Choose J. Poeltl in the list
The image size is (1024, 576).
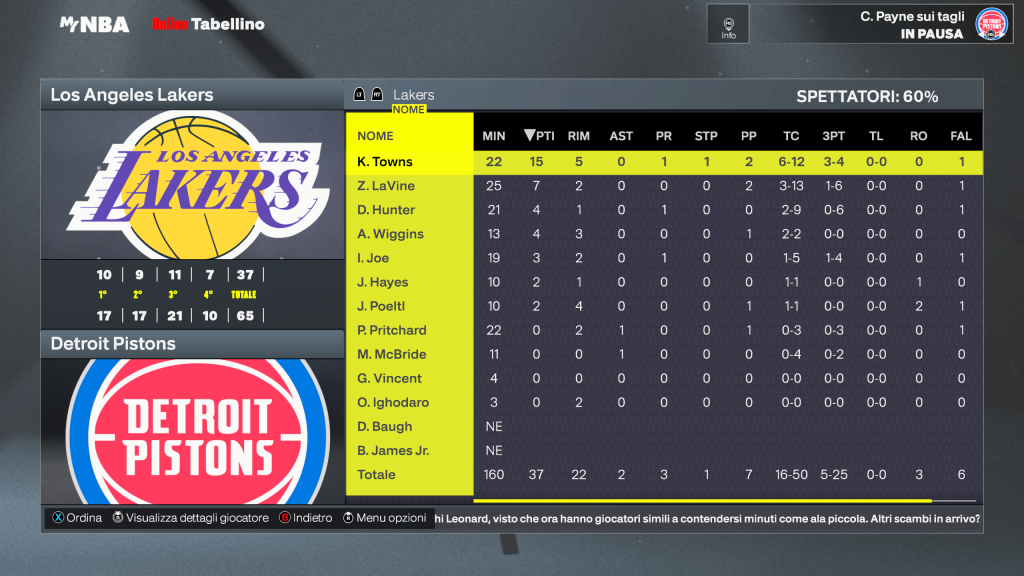point(381,306)
